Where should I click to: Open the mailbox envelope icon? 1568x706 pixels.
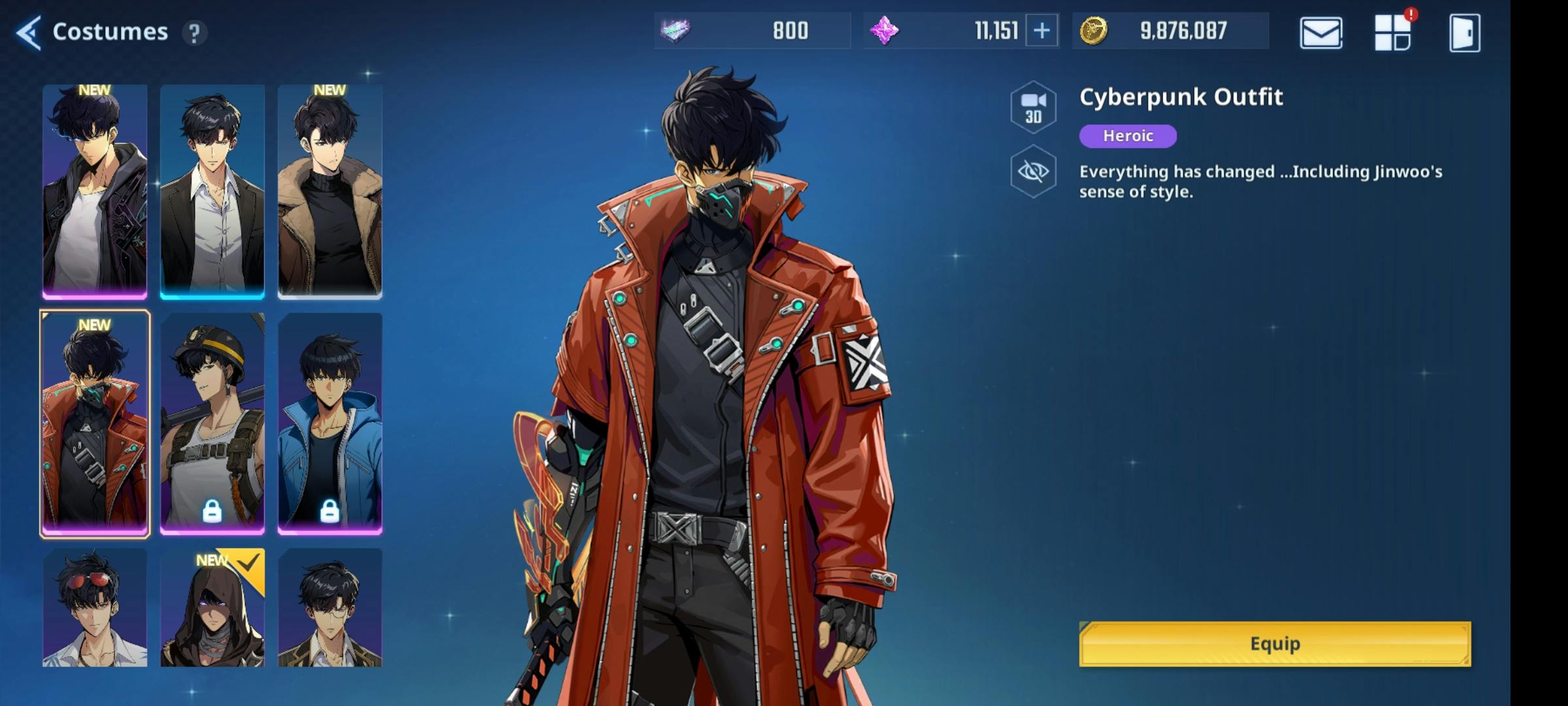pos(1320,33)
